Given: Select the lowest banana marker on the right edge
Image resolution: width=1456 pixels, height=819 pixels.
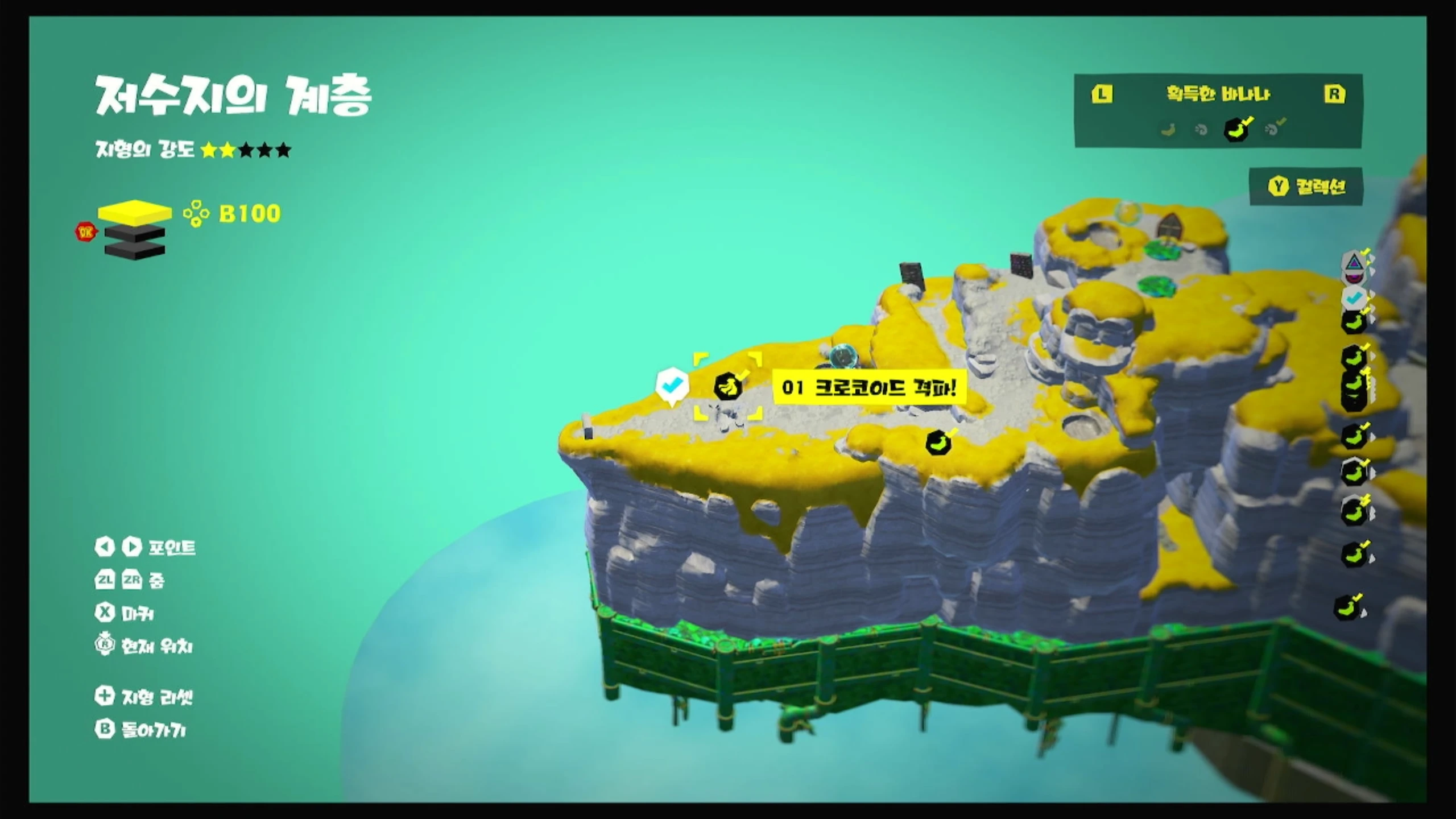Looking at the screenshot, I should tap(1347, 607).
